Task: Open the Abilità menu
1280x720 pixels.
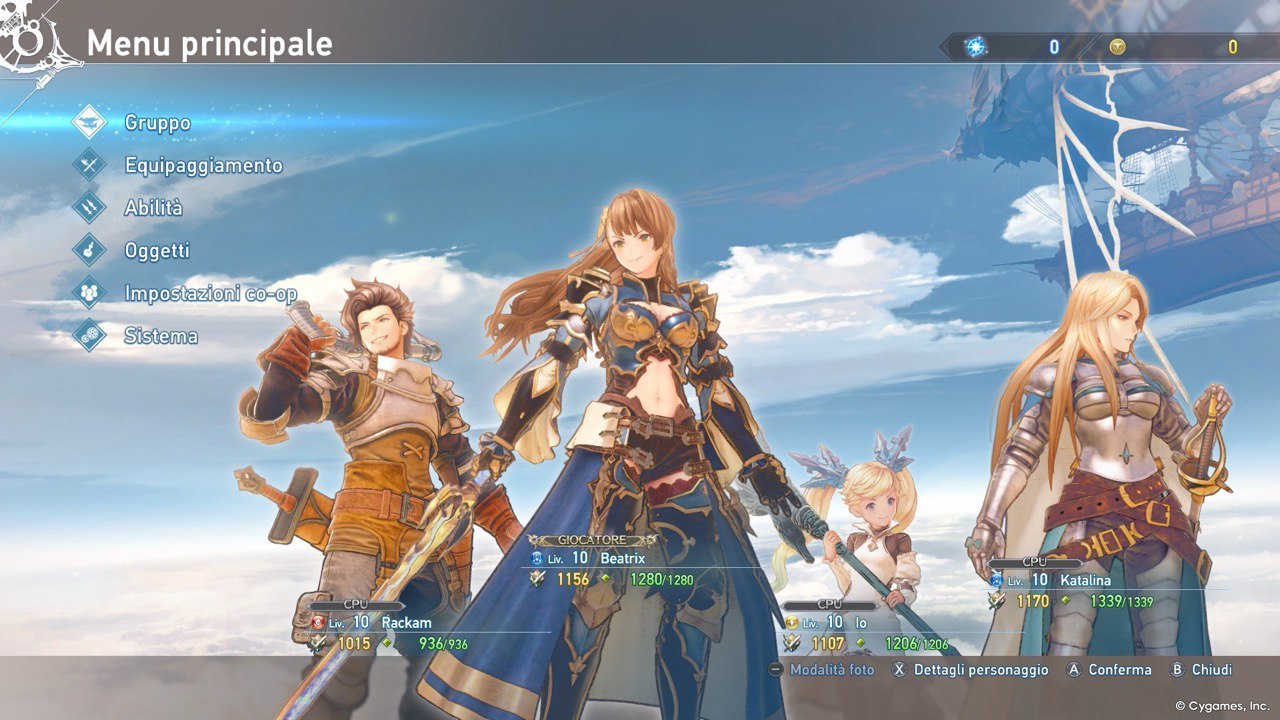Action: pos(153,208)
